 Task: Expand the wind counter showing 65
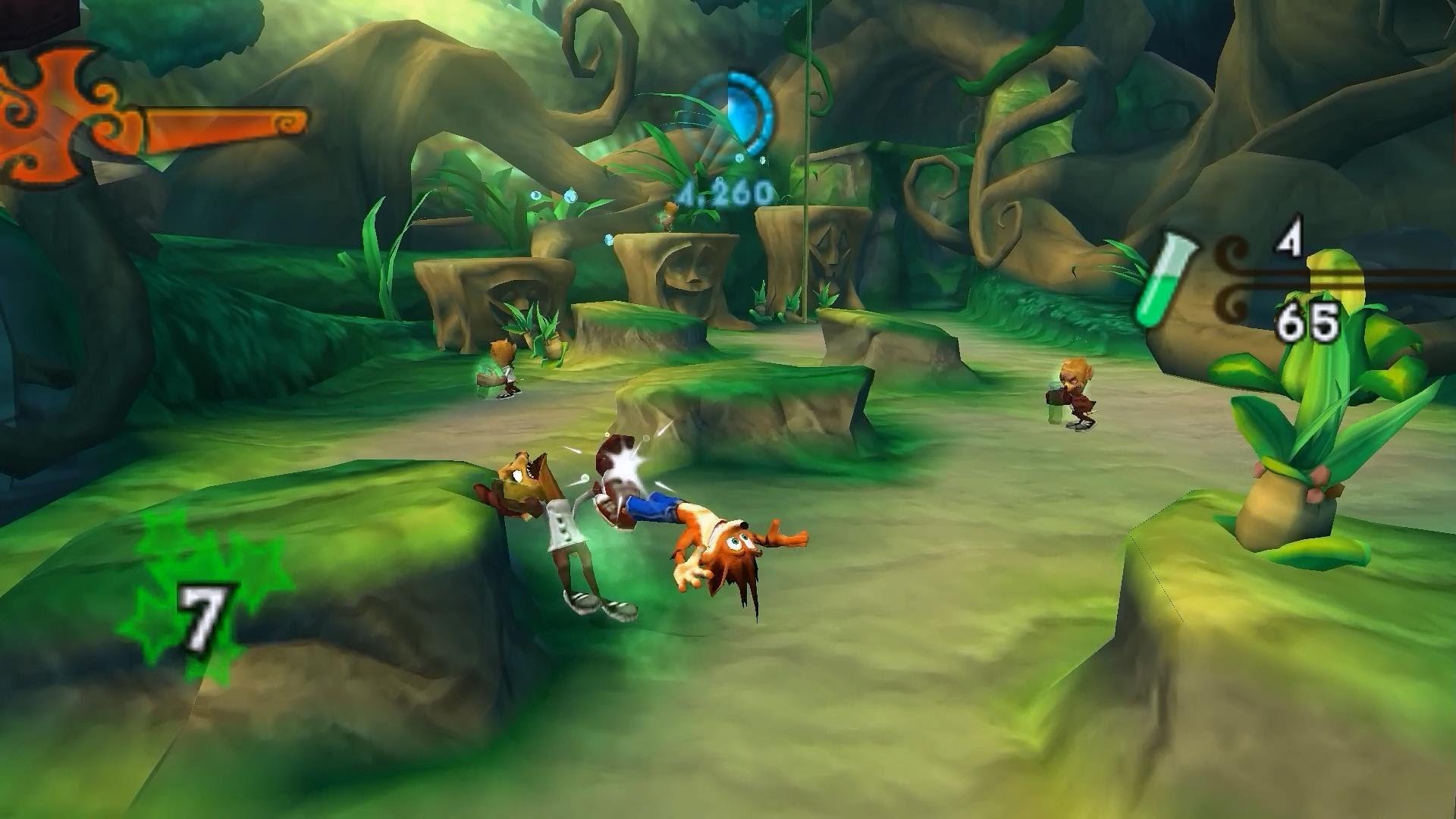pyautogui.click(x=1308, y=322)
